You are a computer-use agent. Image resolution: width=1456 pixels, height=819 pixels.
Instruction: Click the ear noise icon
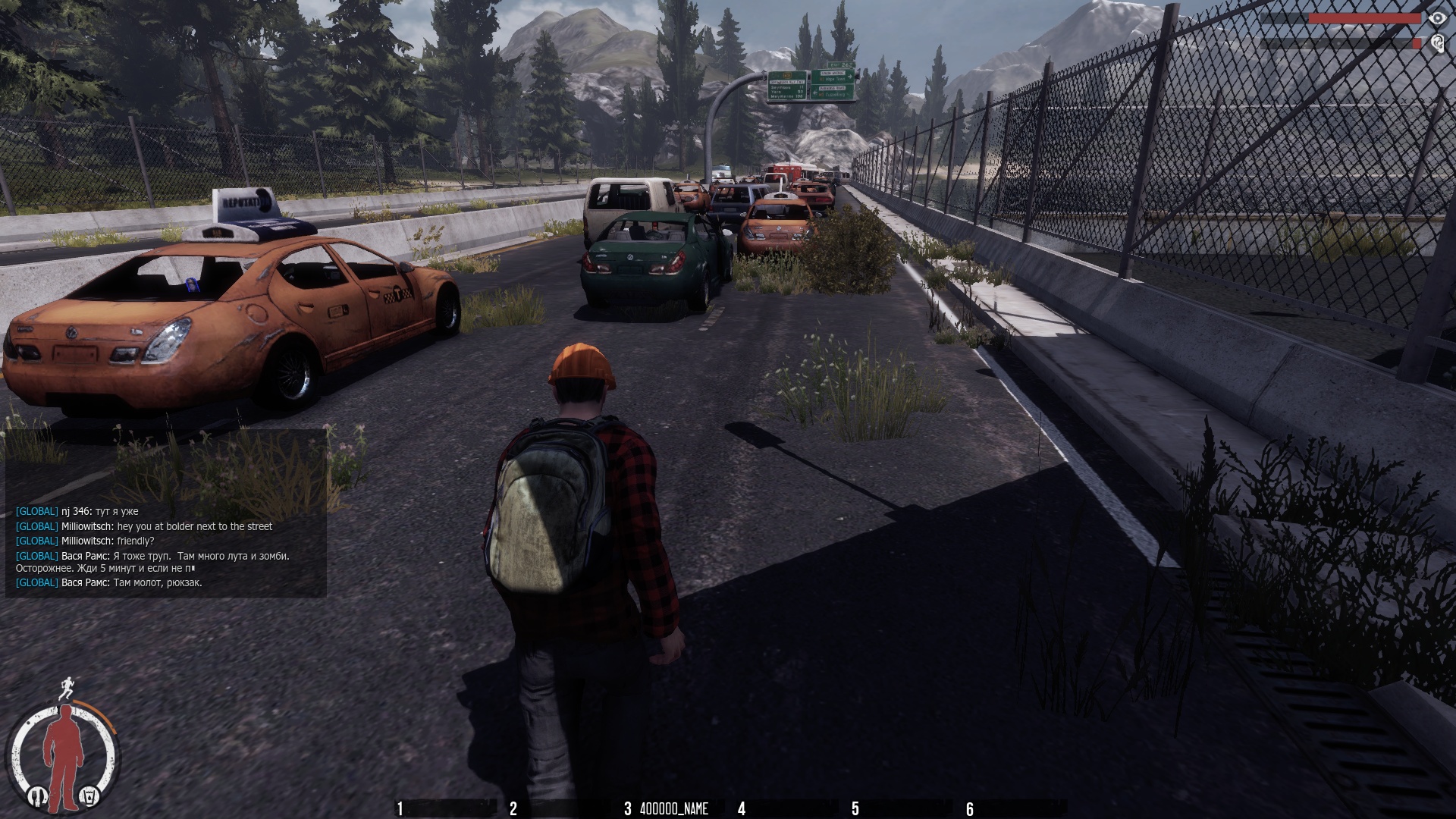(1436, 44)
